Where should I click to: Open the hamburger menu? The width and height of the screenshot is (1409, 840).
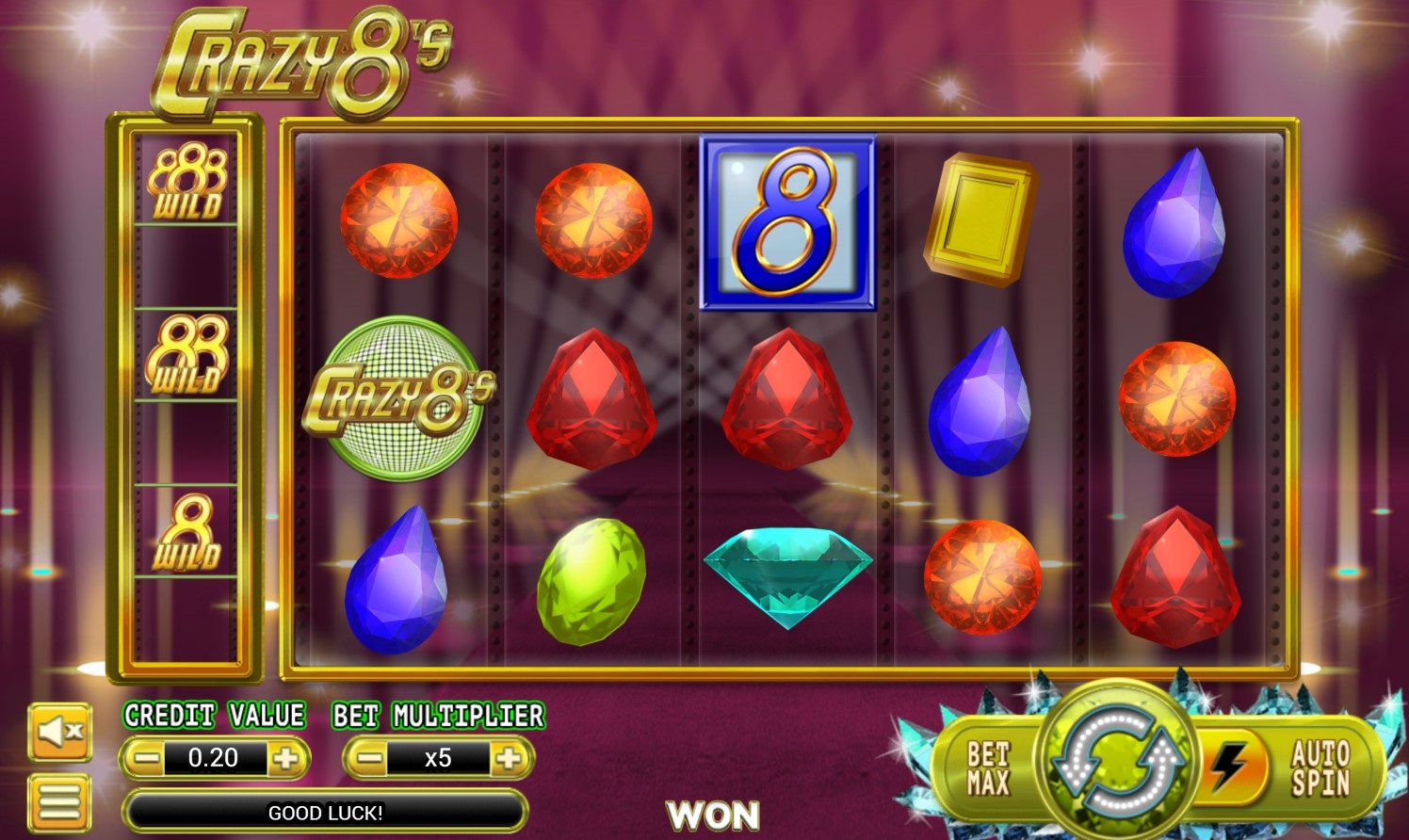(59, 801)
